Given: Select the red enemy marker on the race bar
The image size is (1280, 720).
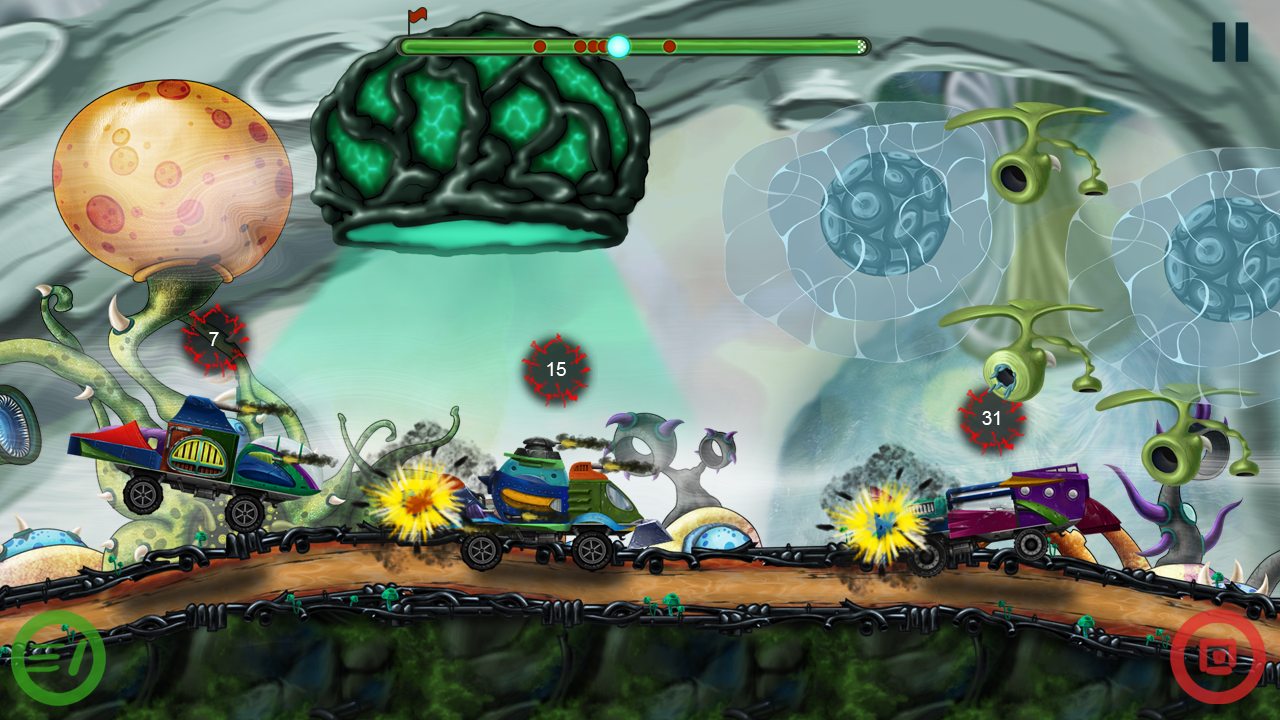Looking at the screenshot, I should click(540, 45).
